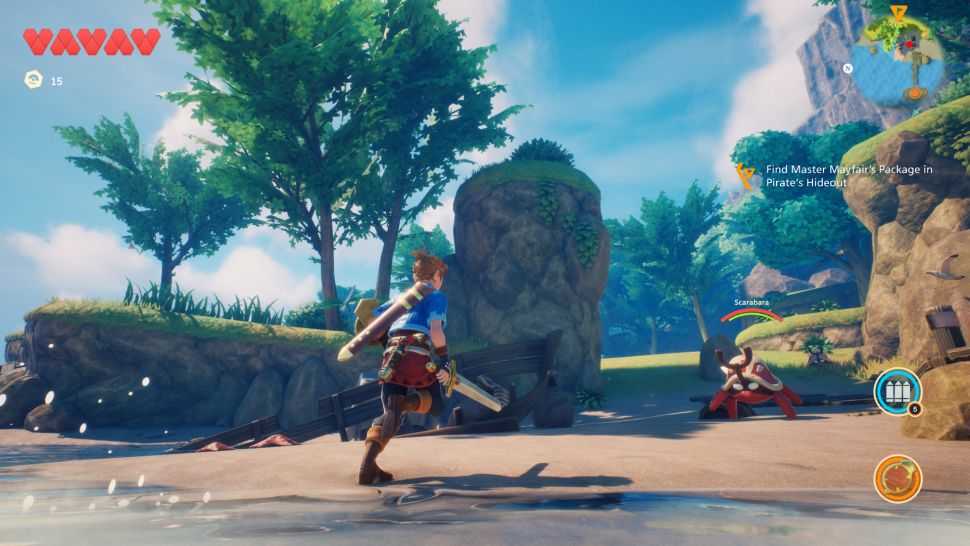Select the Master Mayfair's Package quest objective
This screenshot has width=970, height=546.
pos(848,176)
